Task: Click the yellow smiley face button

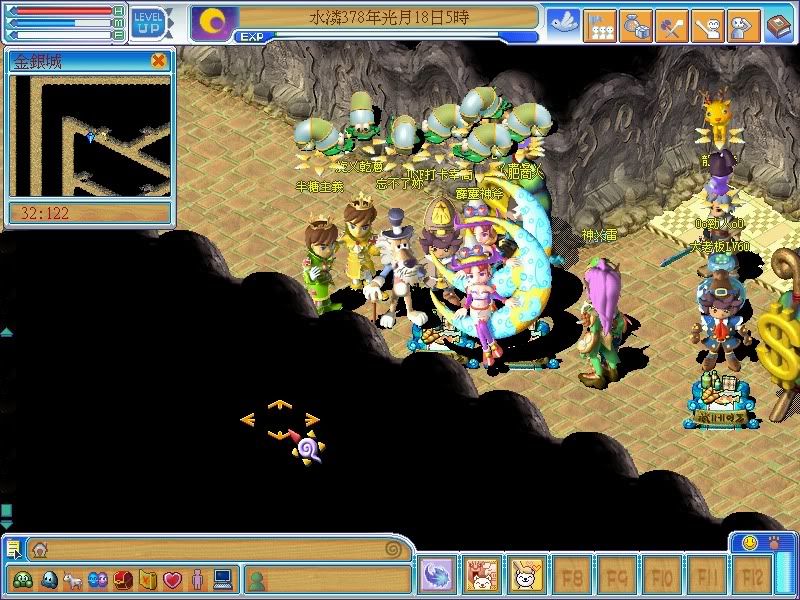Action: [750, 543]
